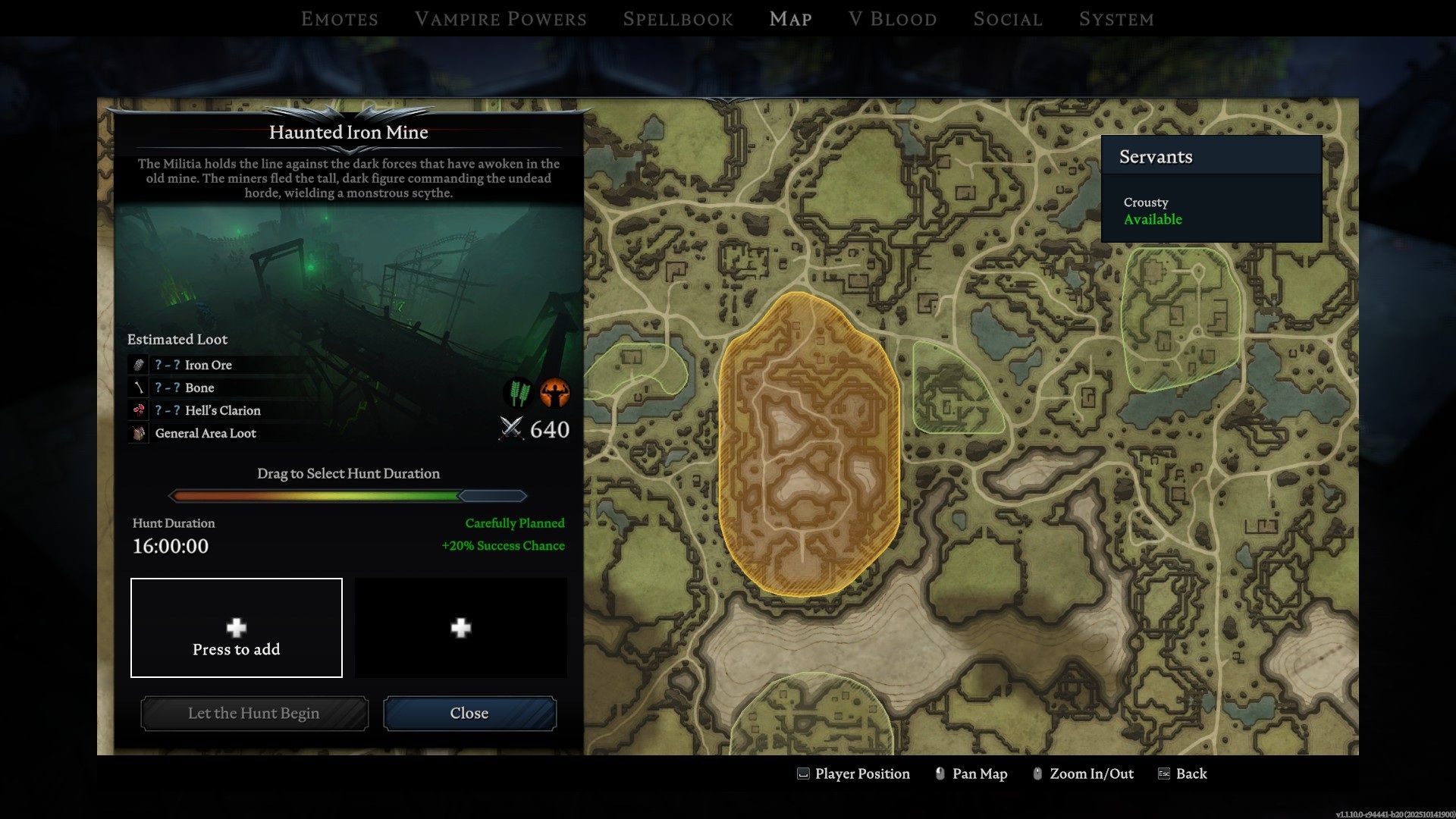This screenshot has height=819, width=1456.
Task: Open the Spellbook tab
Action: click(x=678, y=19)
